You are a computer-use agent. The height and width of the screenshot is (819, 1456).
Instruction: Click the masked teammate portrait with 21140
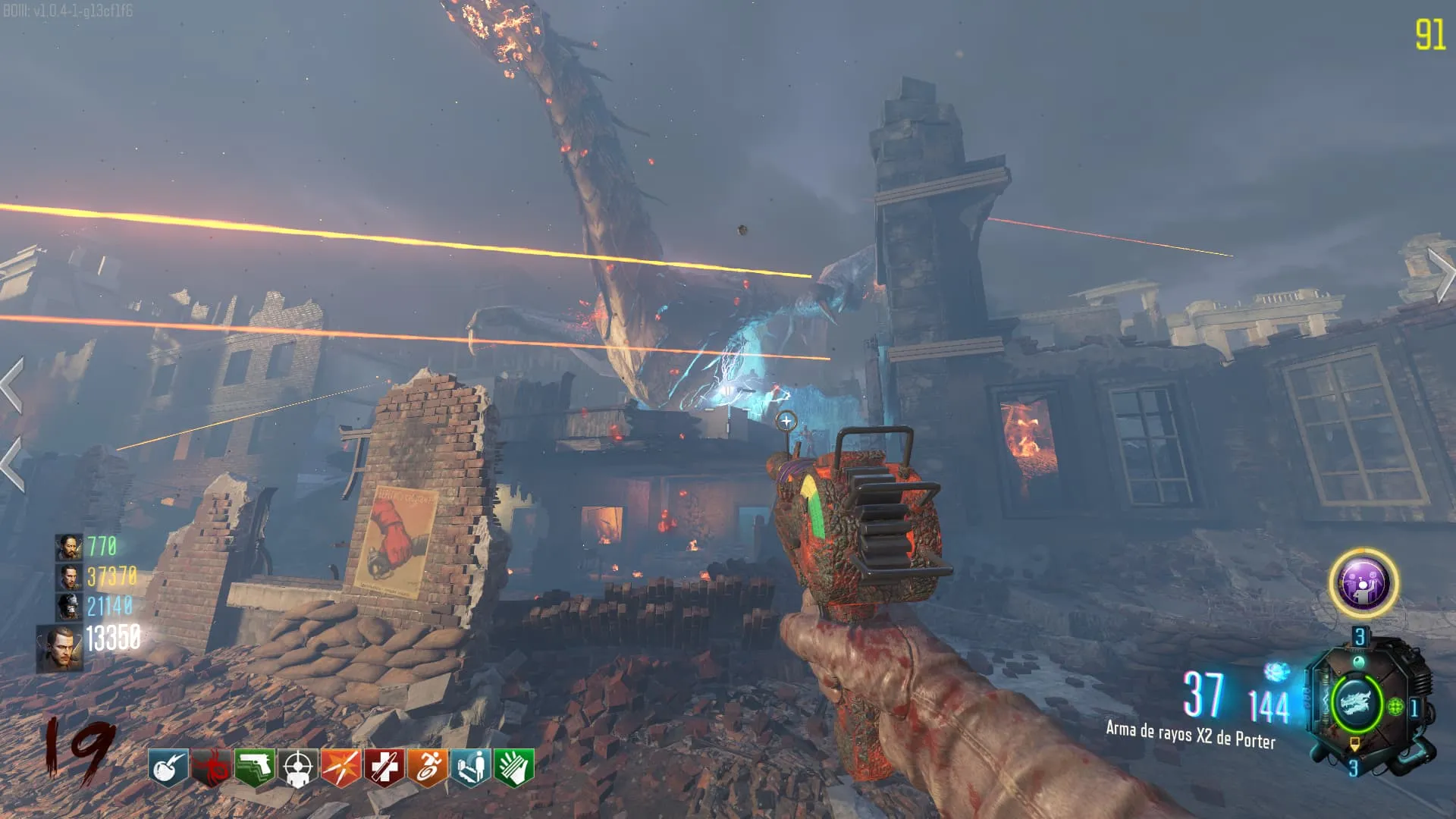[68, 606]
